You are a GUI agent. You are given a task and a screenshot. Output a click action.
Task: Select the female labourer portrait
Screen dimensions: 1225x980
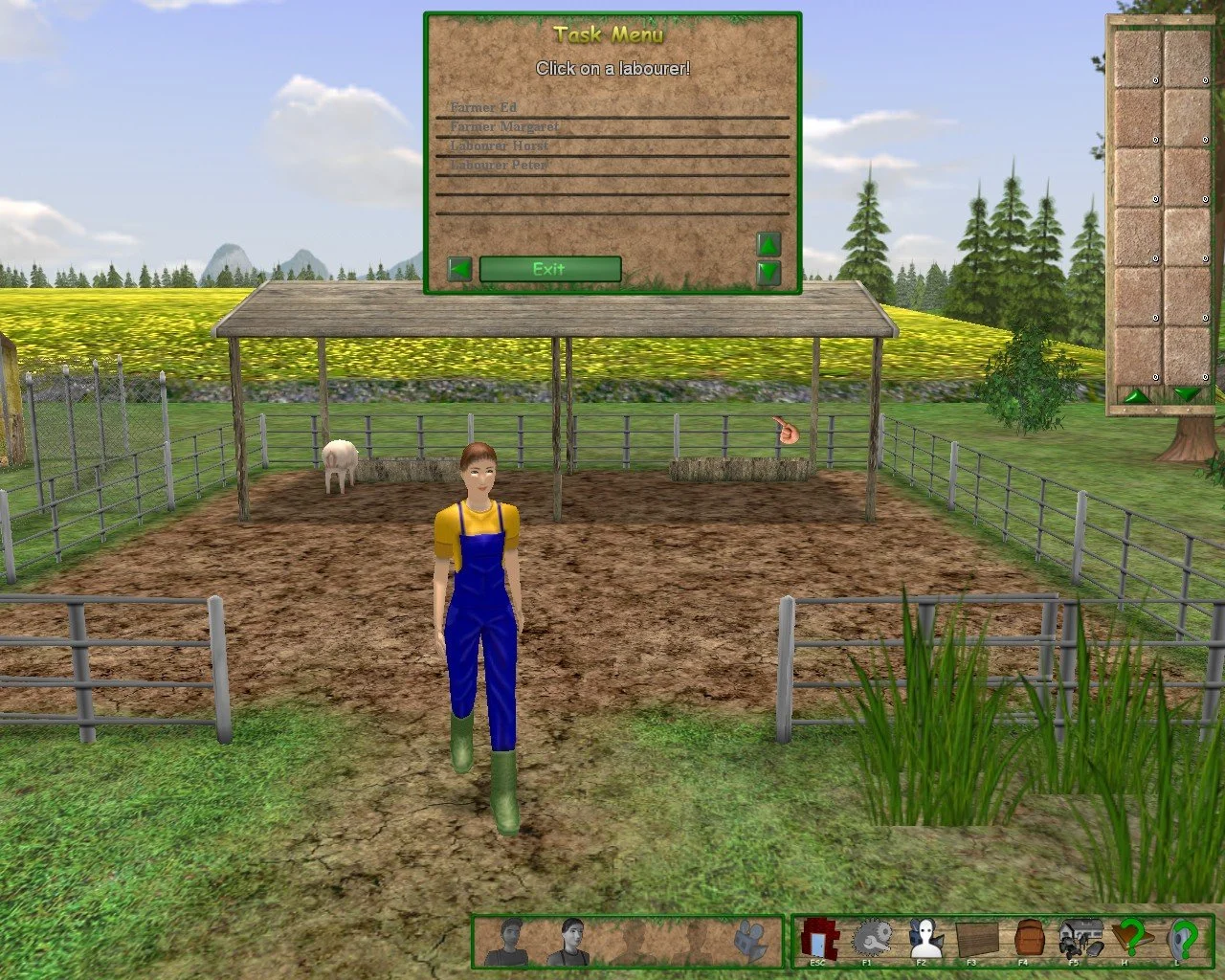point(568,941)
